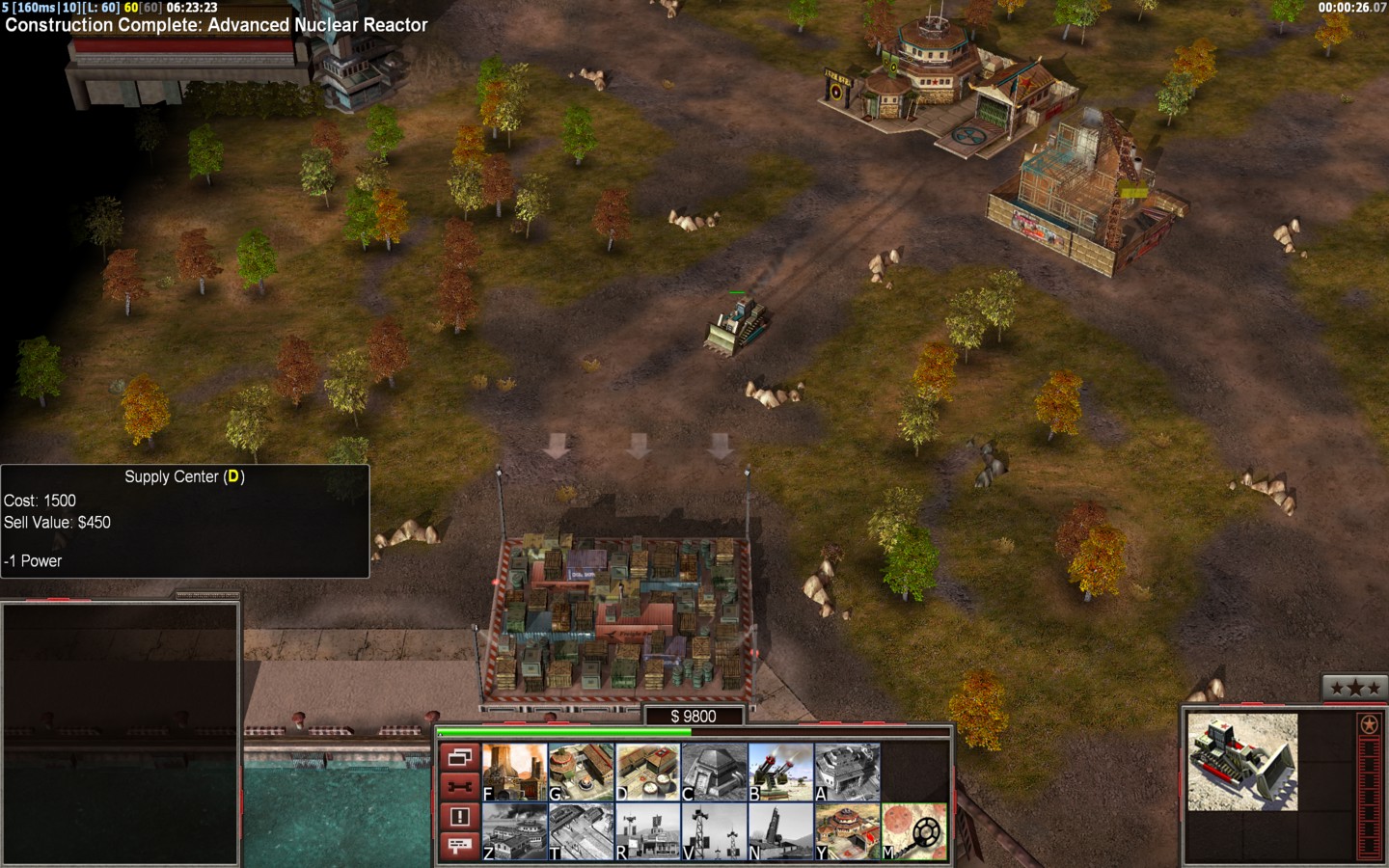The width and height of the screenshot is (1389, 868).
Task: Choose the greyed-out Nuclear Missile icon (N)
Action: coord(781,831)
